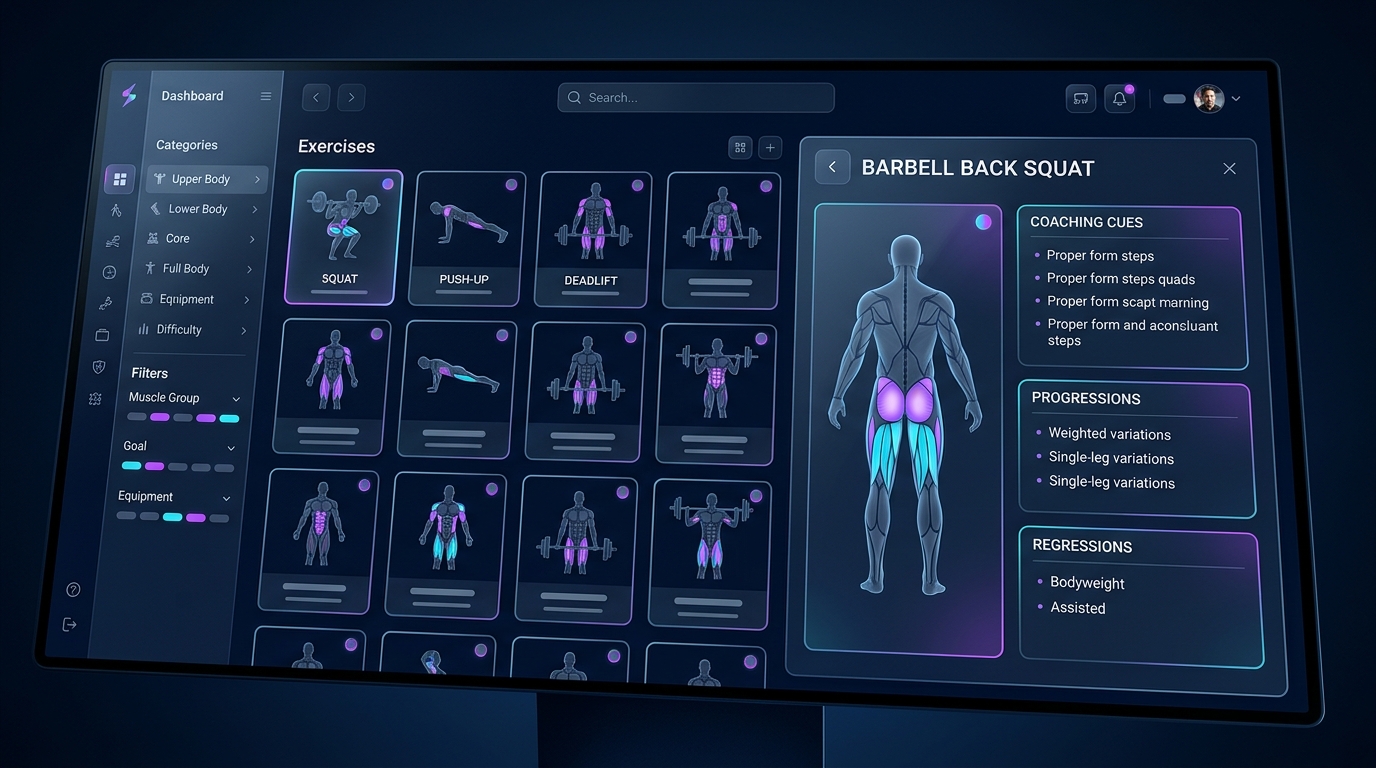Go back from Barbell Back Squat panel
Viewport: 1376px width, 768px height.
[832, 167]
